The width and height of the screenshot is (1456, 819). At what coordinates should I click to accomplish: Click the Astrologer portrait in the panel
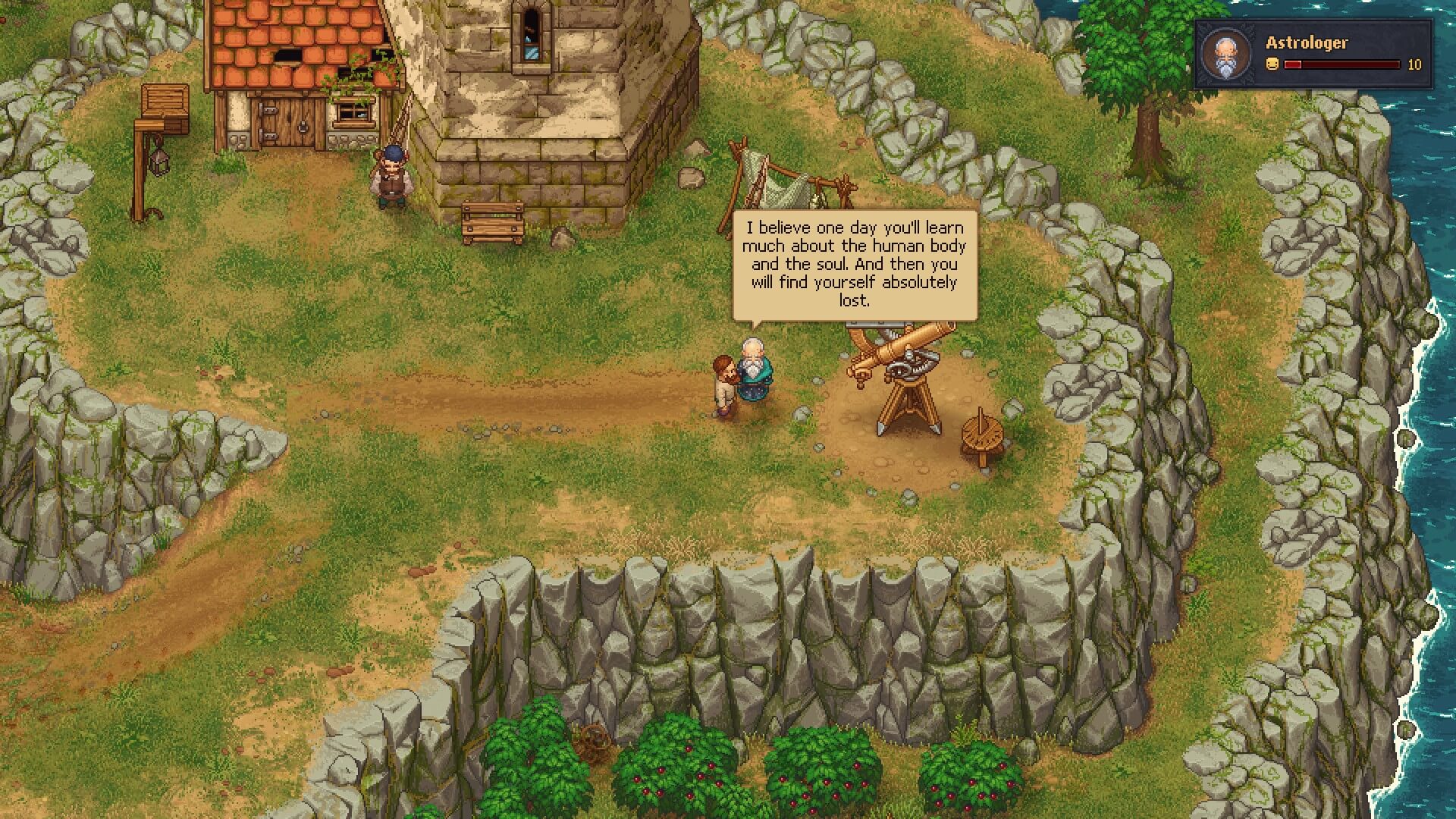click(x=1225, y=54)
